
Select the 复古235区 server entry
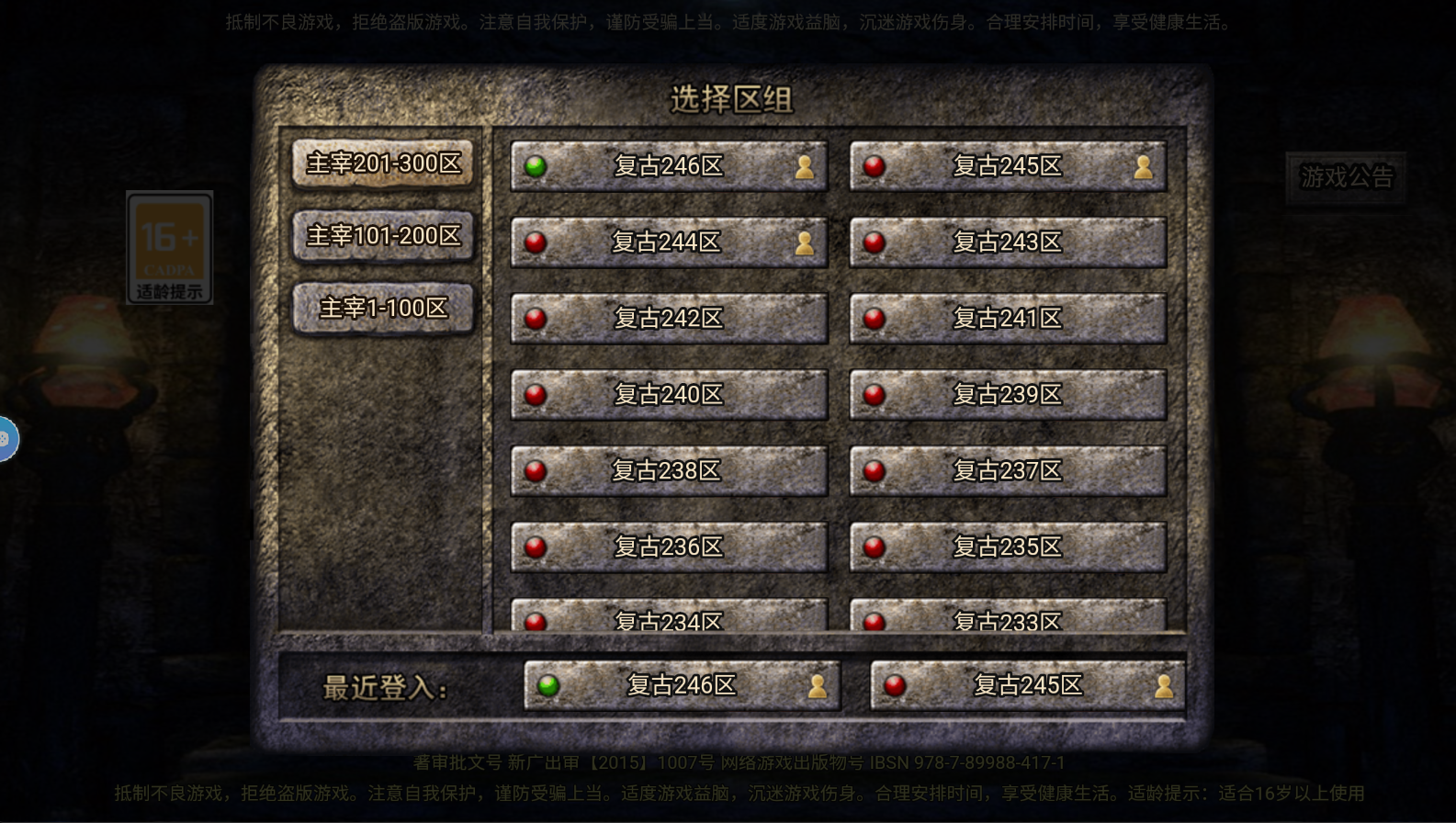[x=1008, y=547]
